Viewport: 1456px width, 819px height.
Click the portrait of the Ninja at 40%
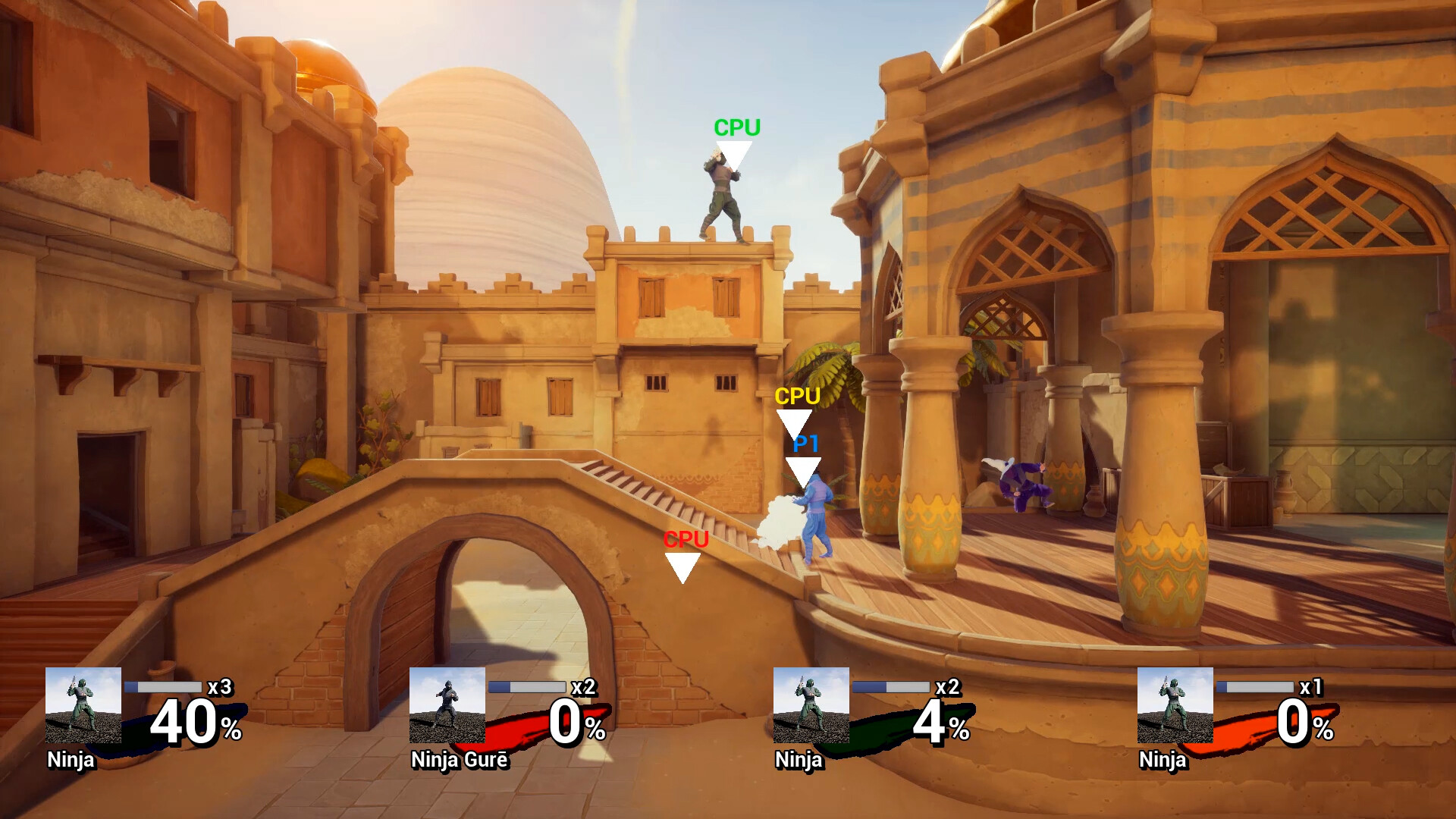(x=83, y=704)
